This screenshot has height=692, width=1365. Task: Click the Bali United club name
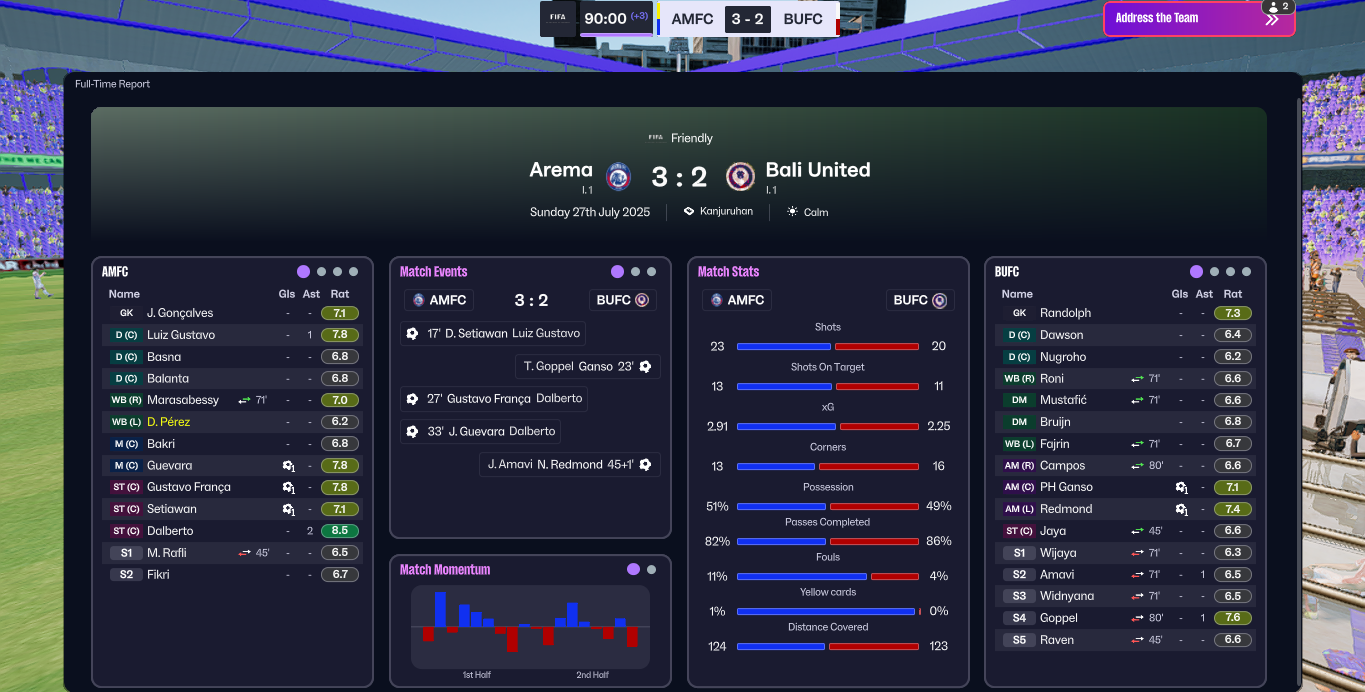(817, 170)
